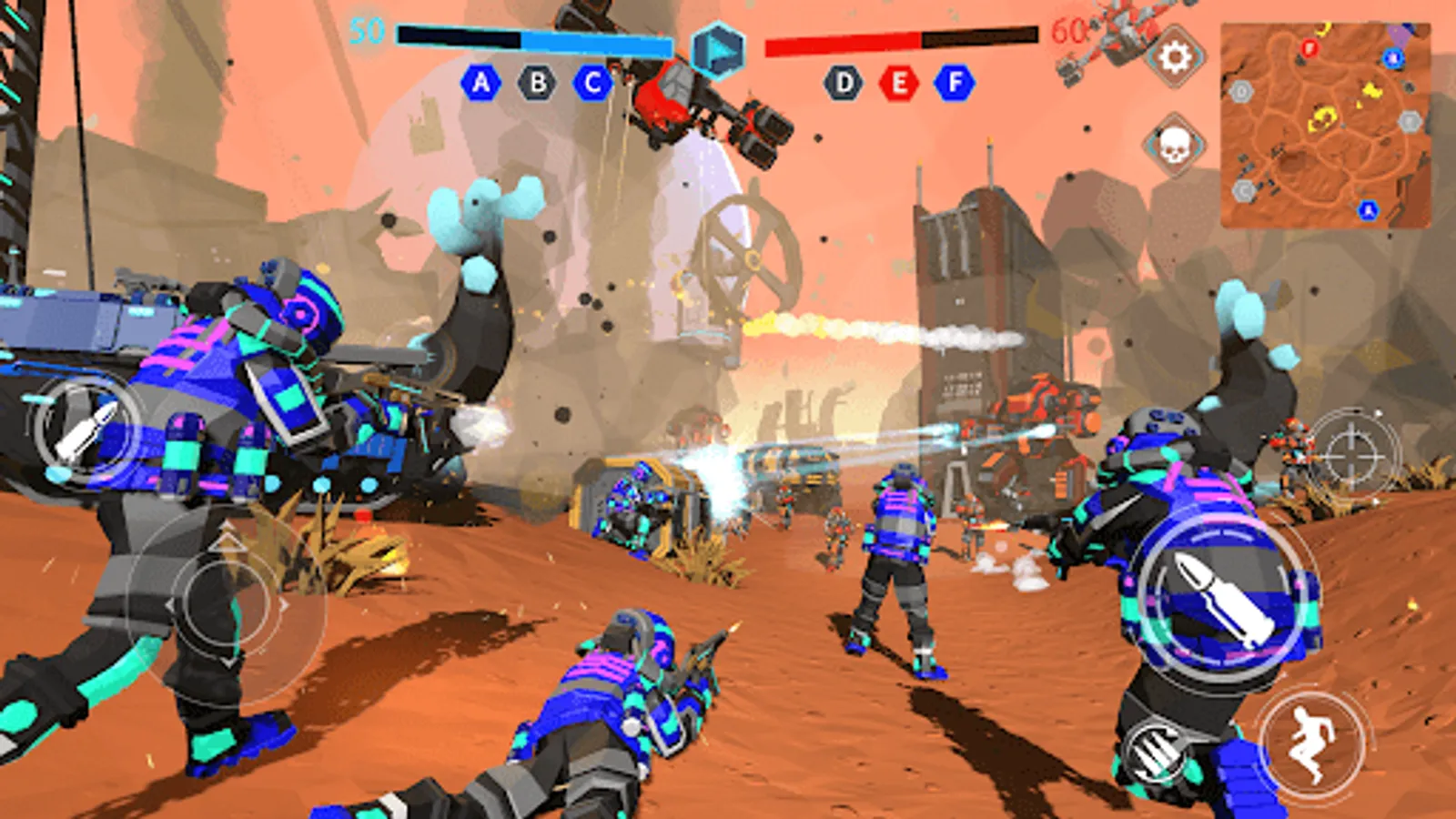Open the battlefield minimap
Screen dimensions: 1456x819
pos(1325,126)
